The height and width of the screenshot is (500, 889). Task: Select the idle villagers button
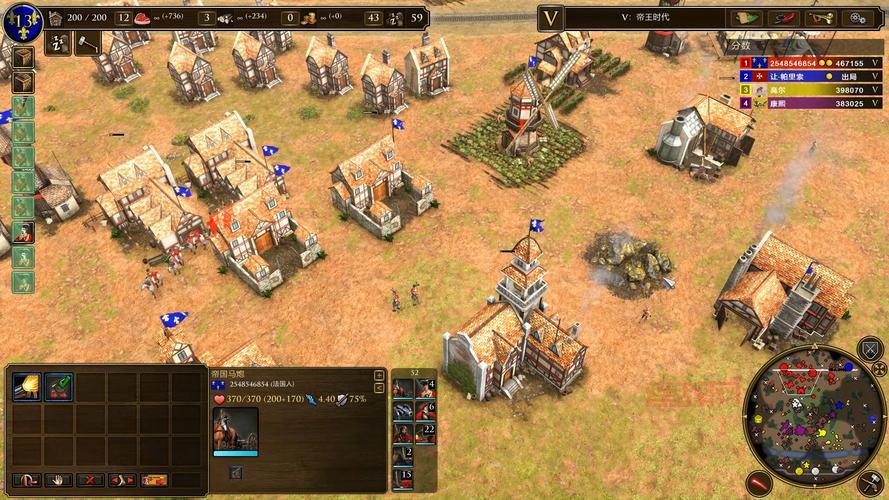pos(59,41)
